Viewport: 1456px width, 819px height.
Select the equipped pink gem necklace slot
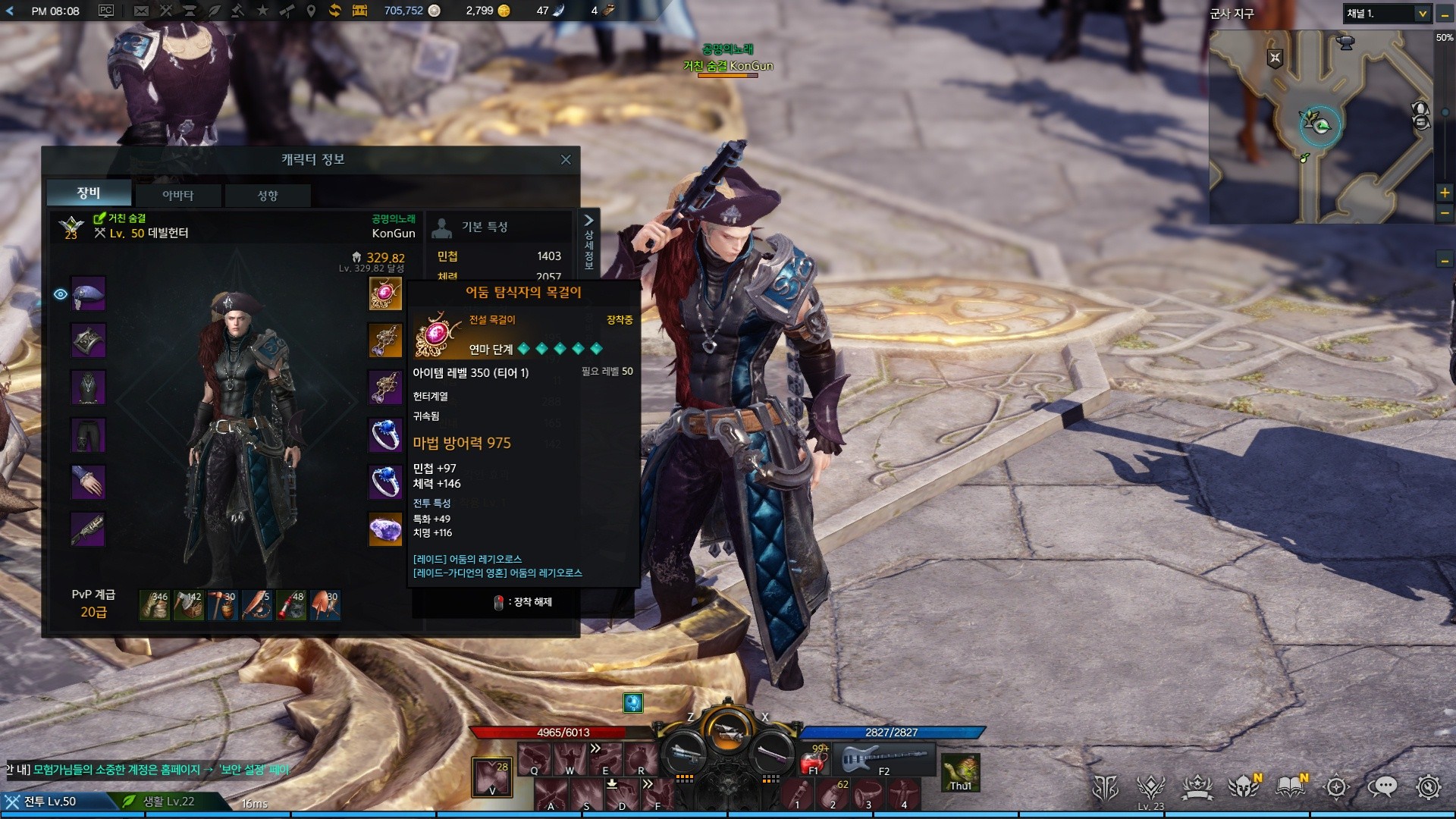[x=385, y=293]
